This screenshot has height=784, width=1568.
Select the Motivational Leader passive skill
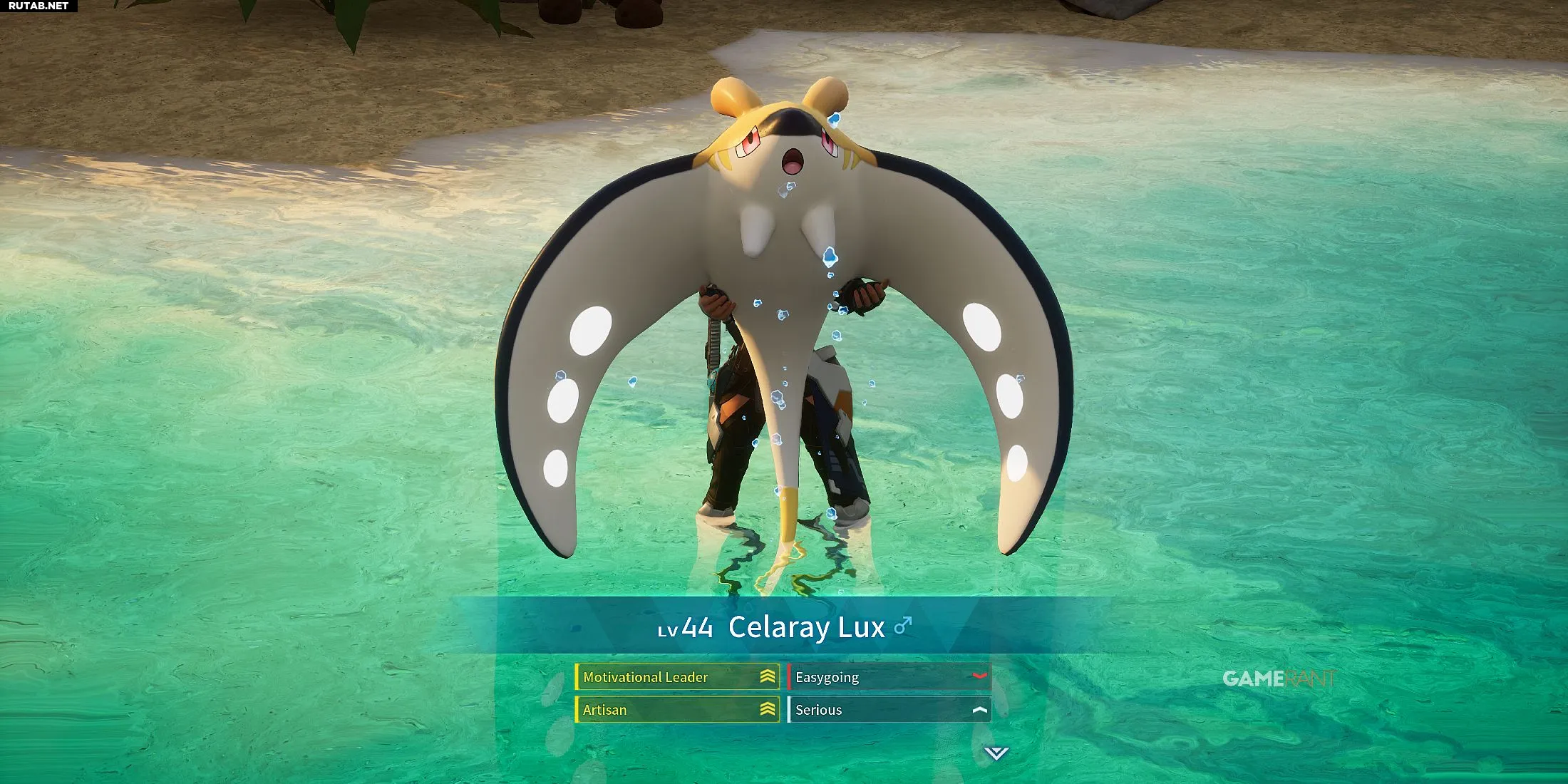(677, 677)
